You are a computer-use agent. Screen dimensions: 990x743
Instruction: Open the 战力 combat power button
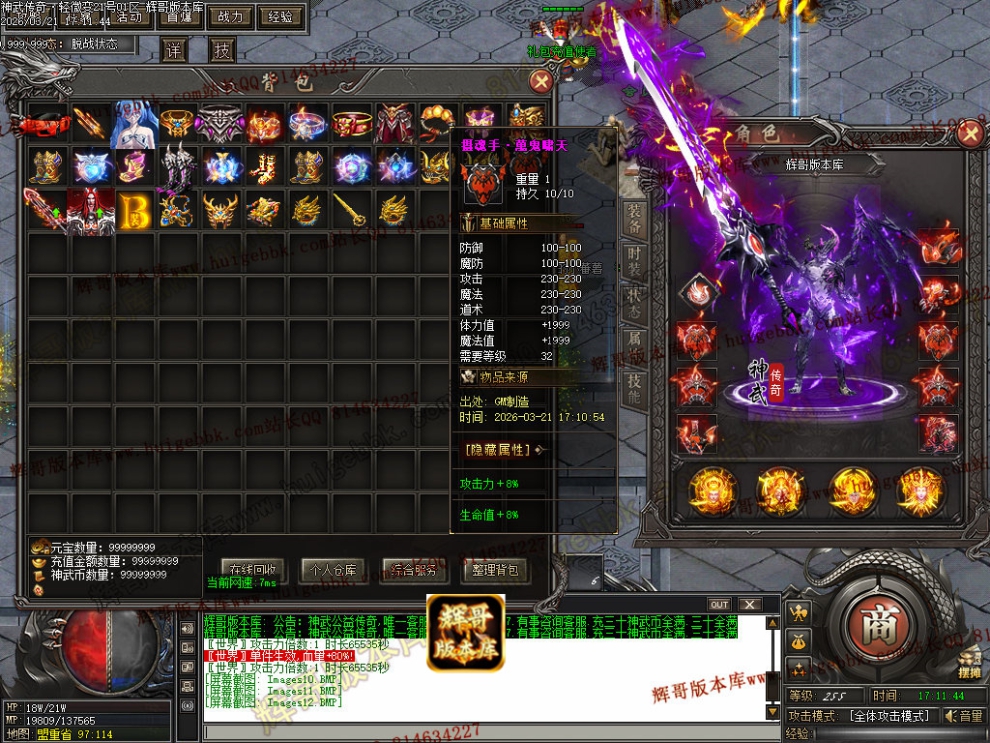point(231,17)
